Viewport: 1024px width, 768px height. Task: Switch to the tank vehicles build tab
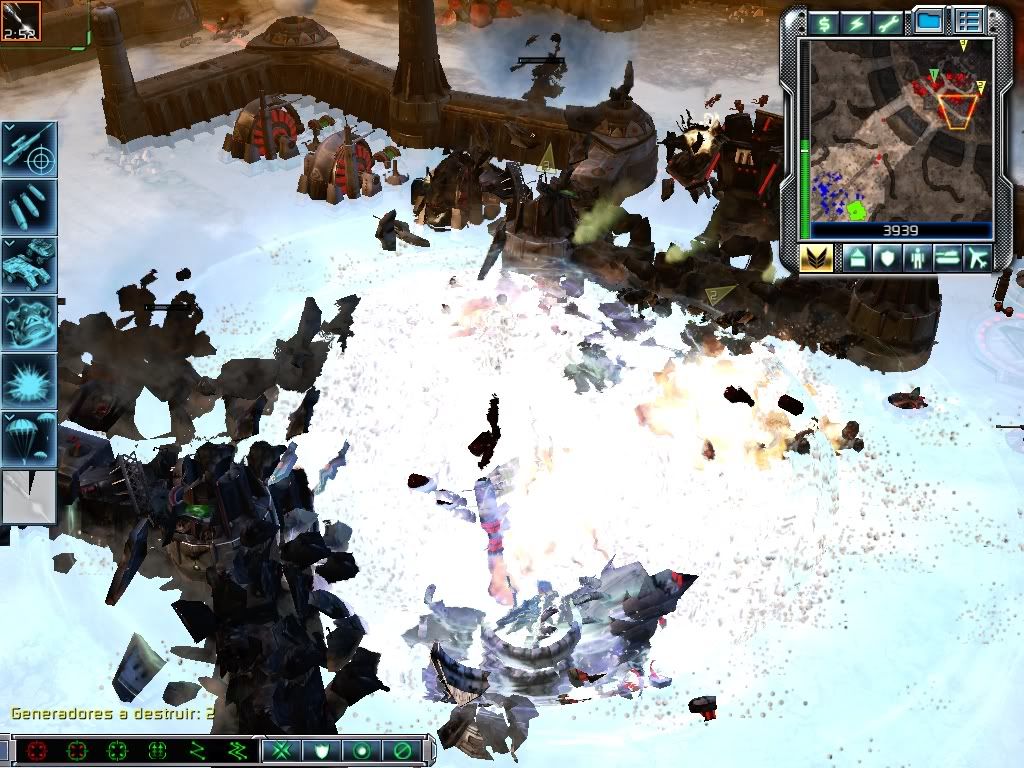(947, 258)
